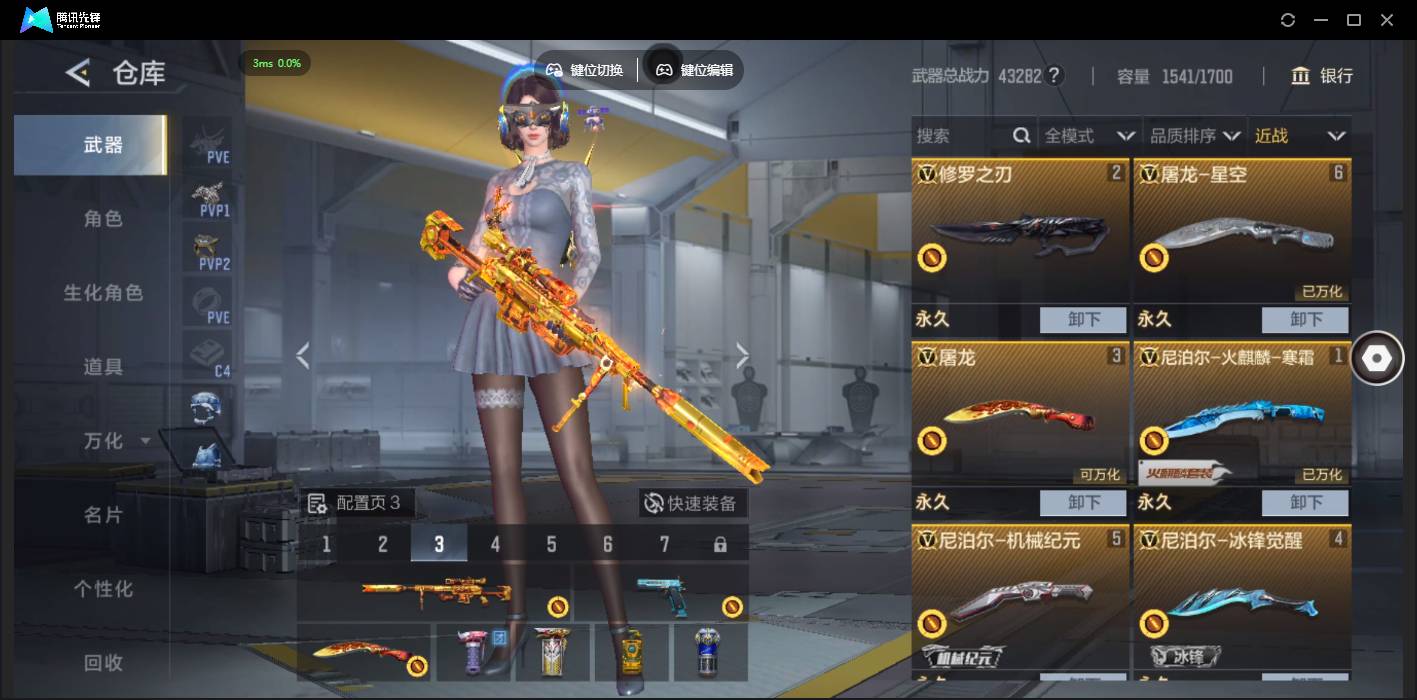The width and height of the screenshot is (1417, 700).
Task: Expand the 近战 melee type dropdown
Action: (x=1299, y=136)
